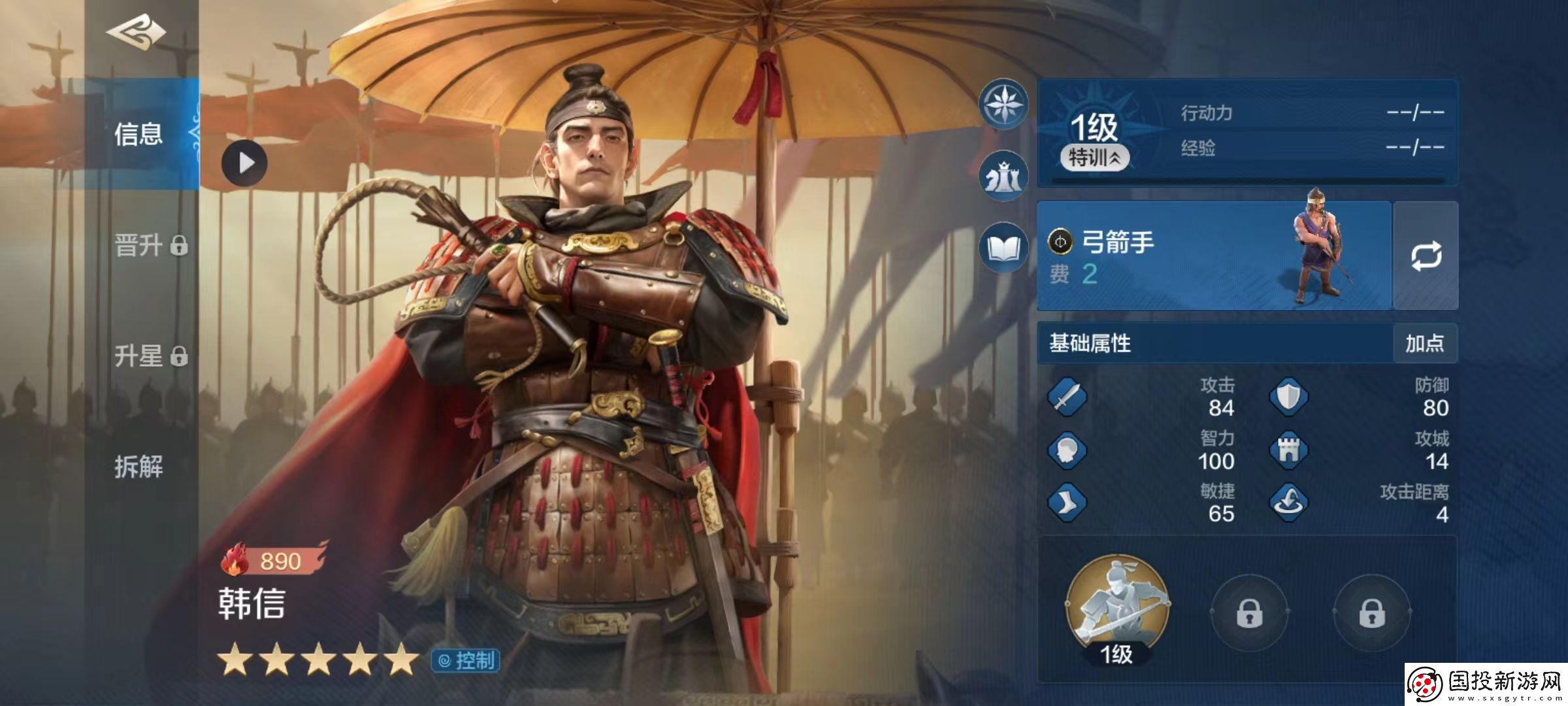Open the book round icon
The height and width of the screenshot is (706, 1568).
pyautogui.click(x=1003, y=248)
